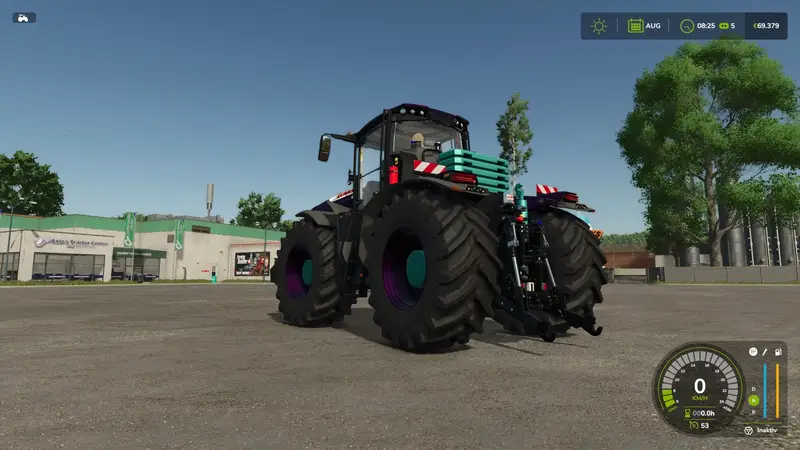Select the calendar month icon
The width and height of the screenshot is (800, 450).
click(635, 26)
